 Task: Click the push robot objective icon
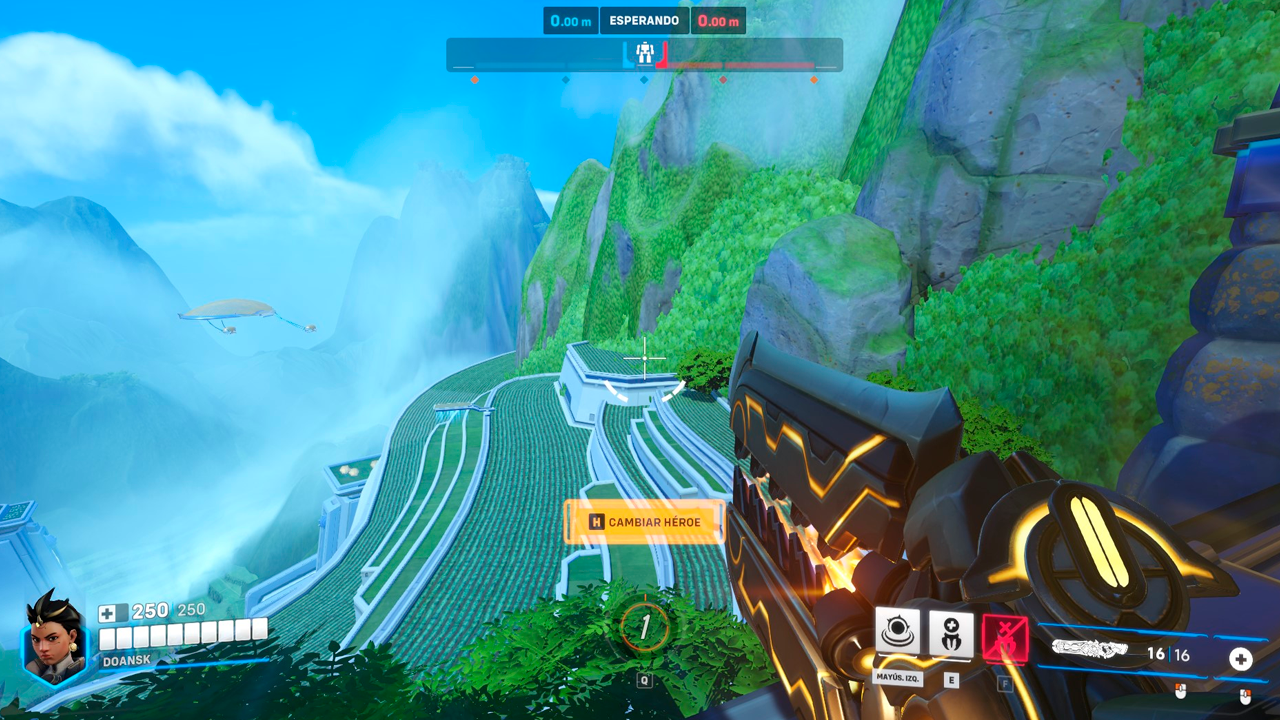coord(645,53)
